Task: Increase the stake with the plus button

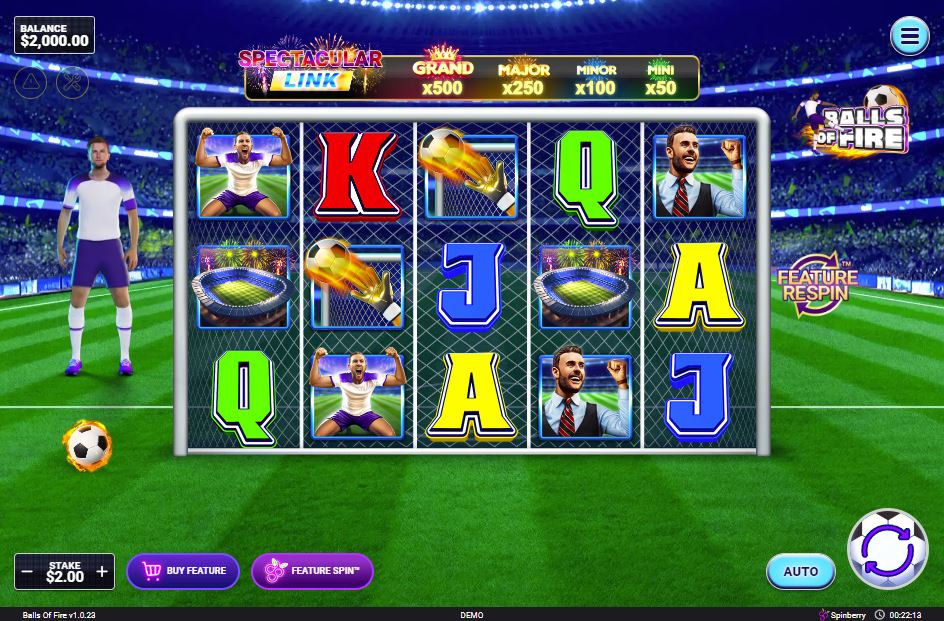Action: tap(102, 572)
